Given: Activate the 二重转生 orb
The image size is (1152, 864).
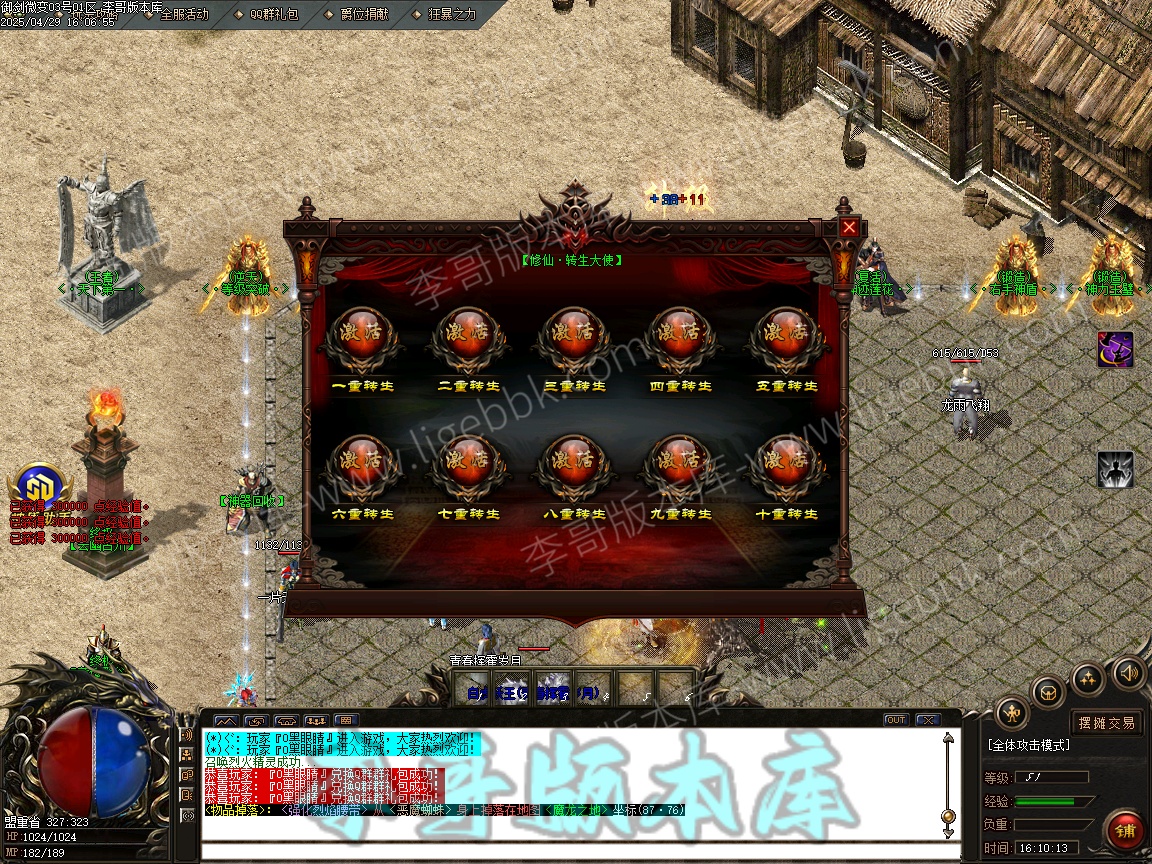Looking at the screenshot, I should 469,337.
